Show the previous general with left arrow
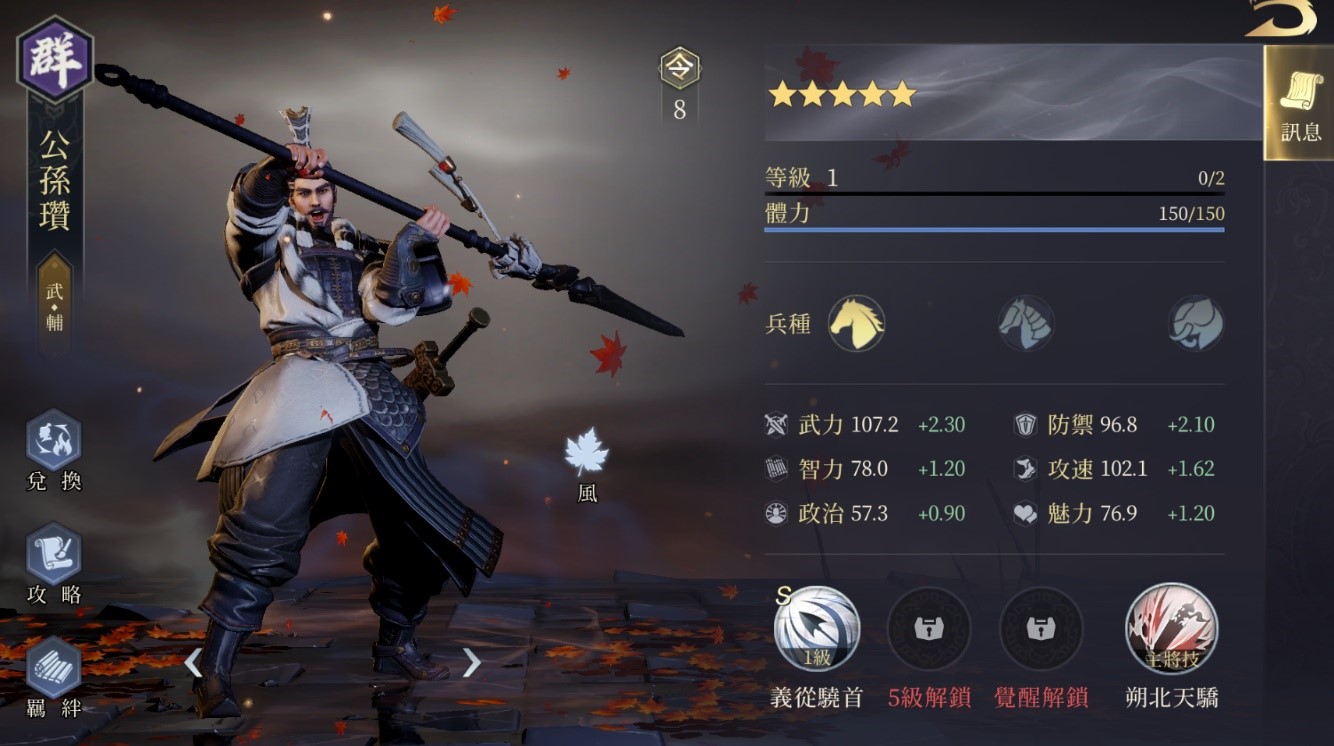The width and height of the screenshot is (1334, 746). click(193, 662)
